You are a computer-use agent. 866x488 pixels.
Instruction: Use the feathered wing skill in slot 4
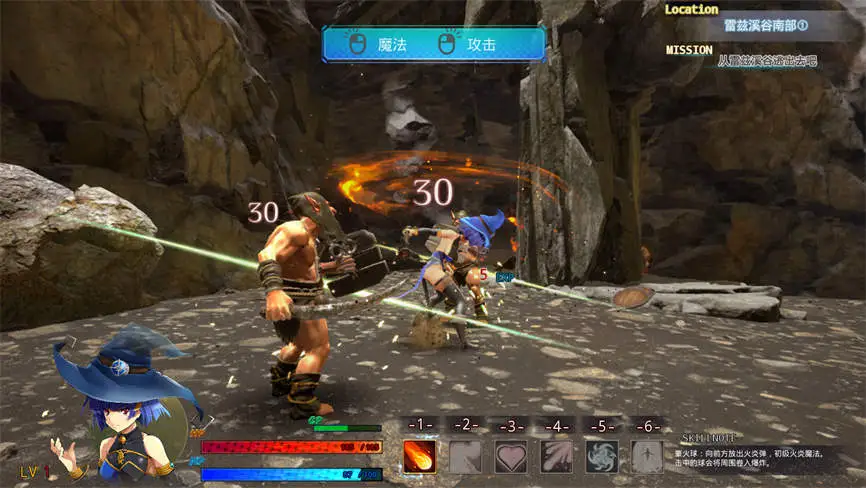pyautogui.click(x=556, y=456)
